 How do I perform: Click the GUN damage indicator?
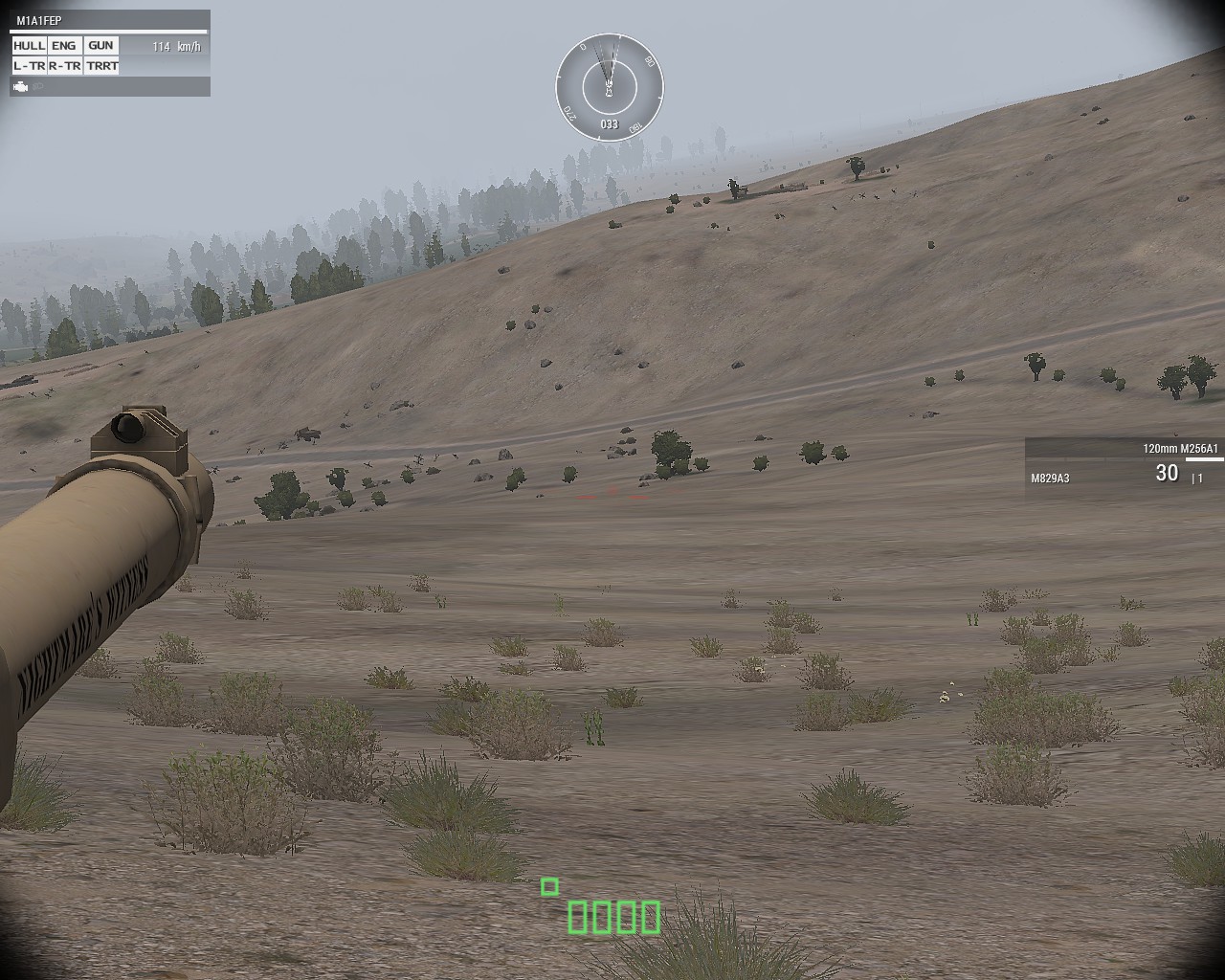(100, 45)
